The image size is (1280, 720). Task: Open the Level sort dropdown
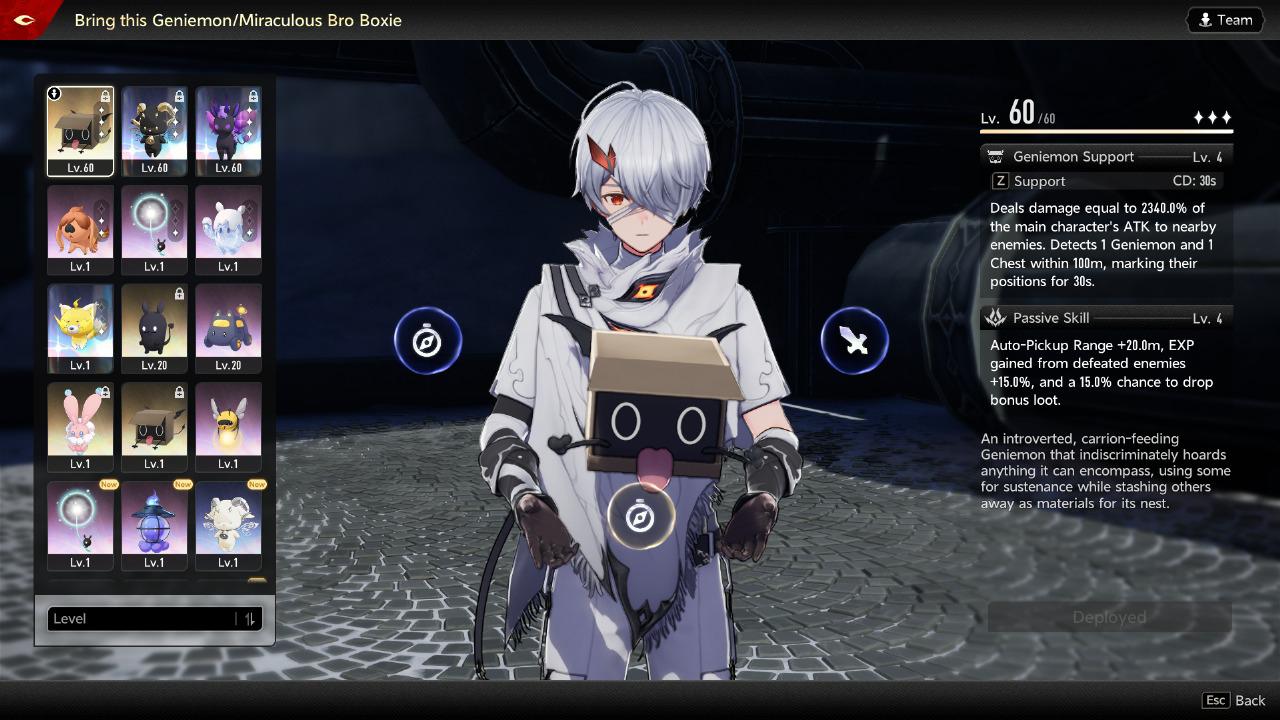pos(140,619)
